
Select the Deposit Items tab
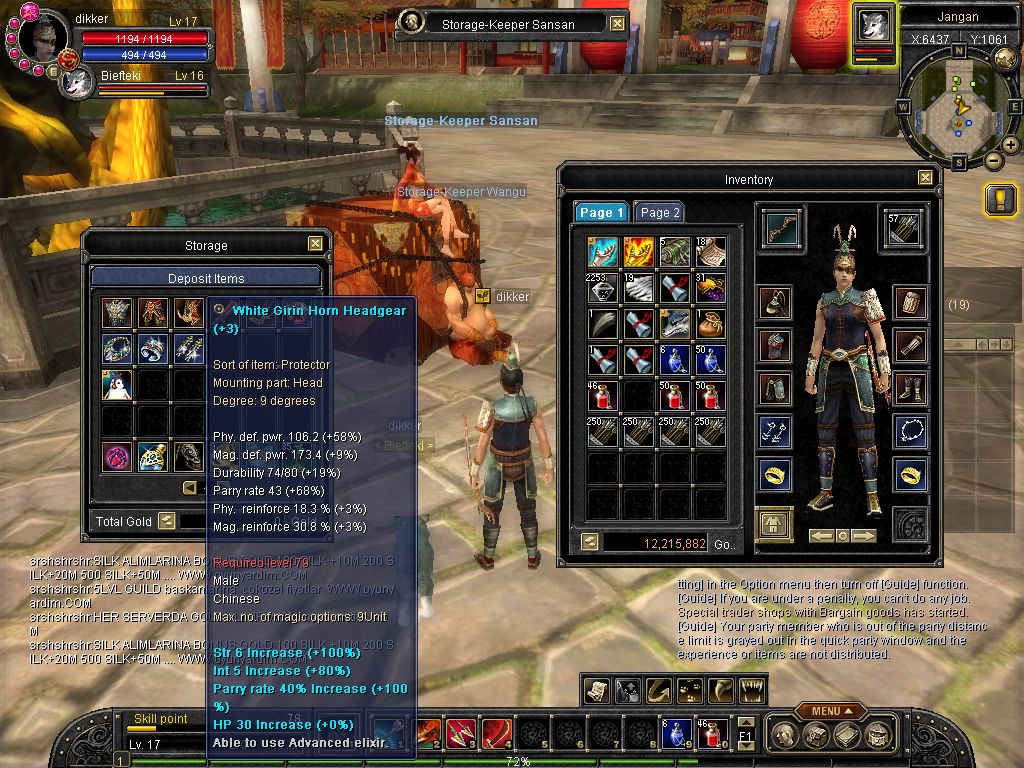click(206, 278)
